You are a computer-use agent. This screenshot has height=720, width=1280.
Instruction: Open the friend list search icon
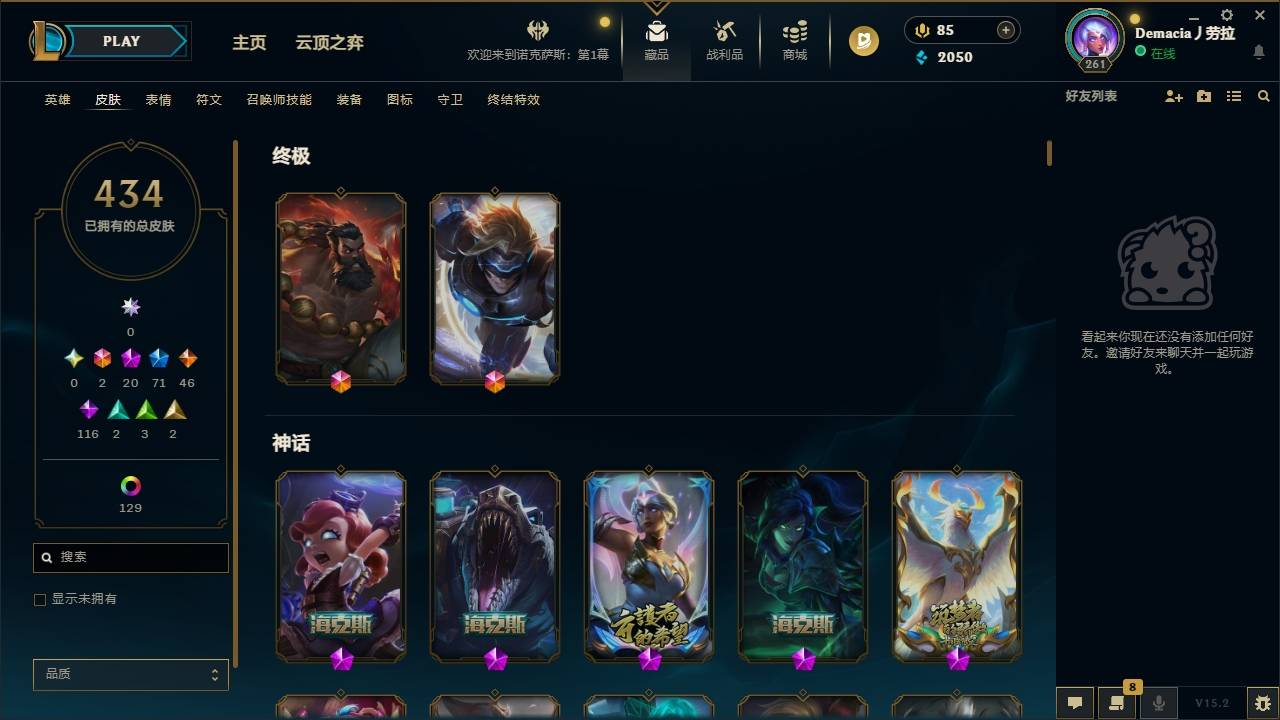click(x=1263, y=96)
